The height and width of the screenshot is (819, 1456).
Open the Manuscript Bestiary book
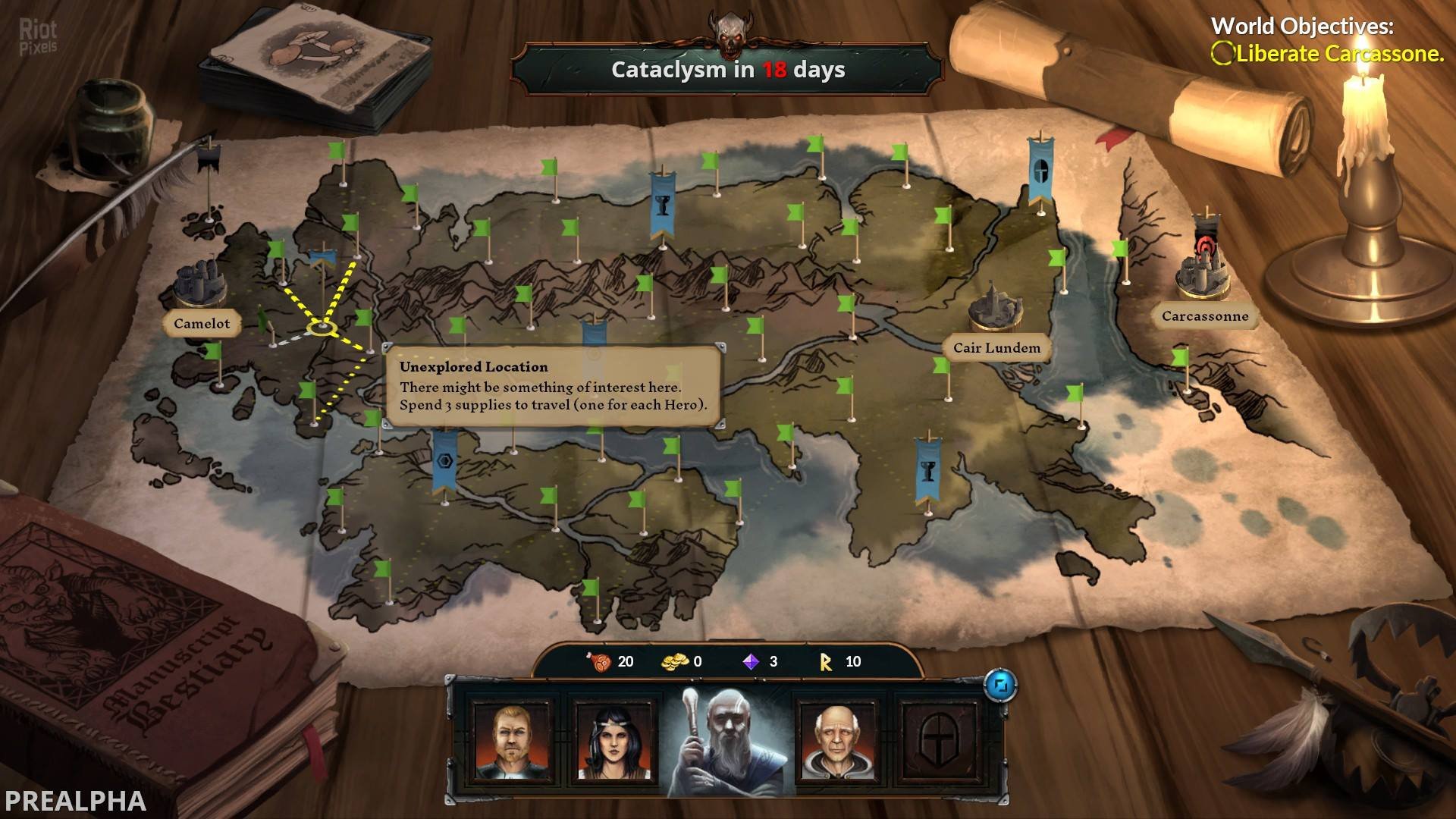point(152,645)
